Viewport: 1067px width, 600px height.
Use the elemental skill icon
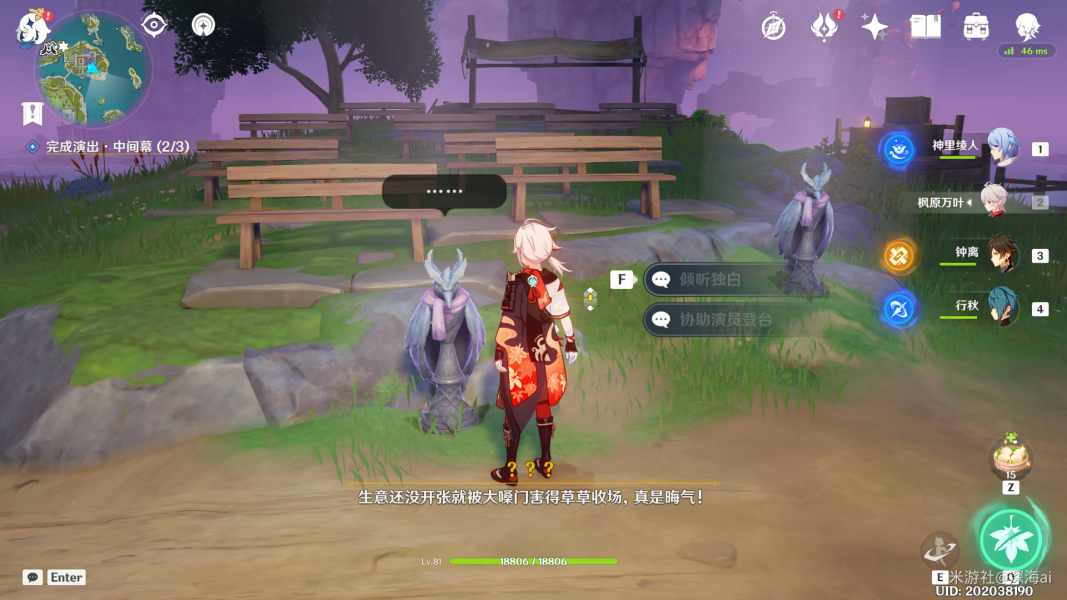click(939, 549)
